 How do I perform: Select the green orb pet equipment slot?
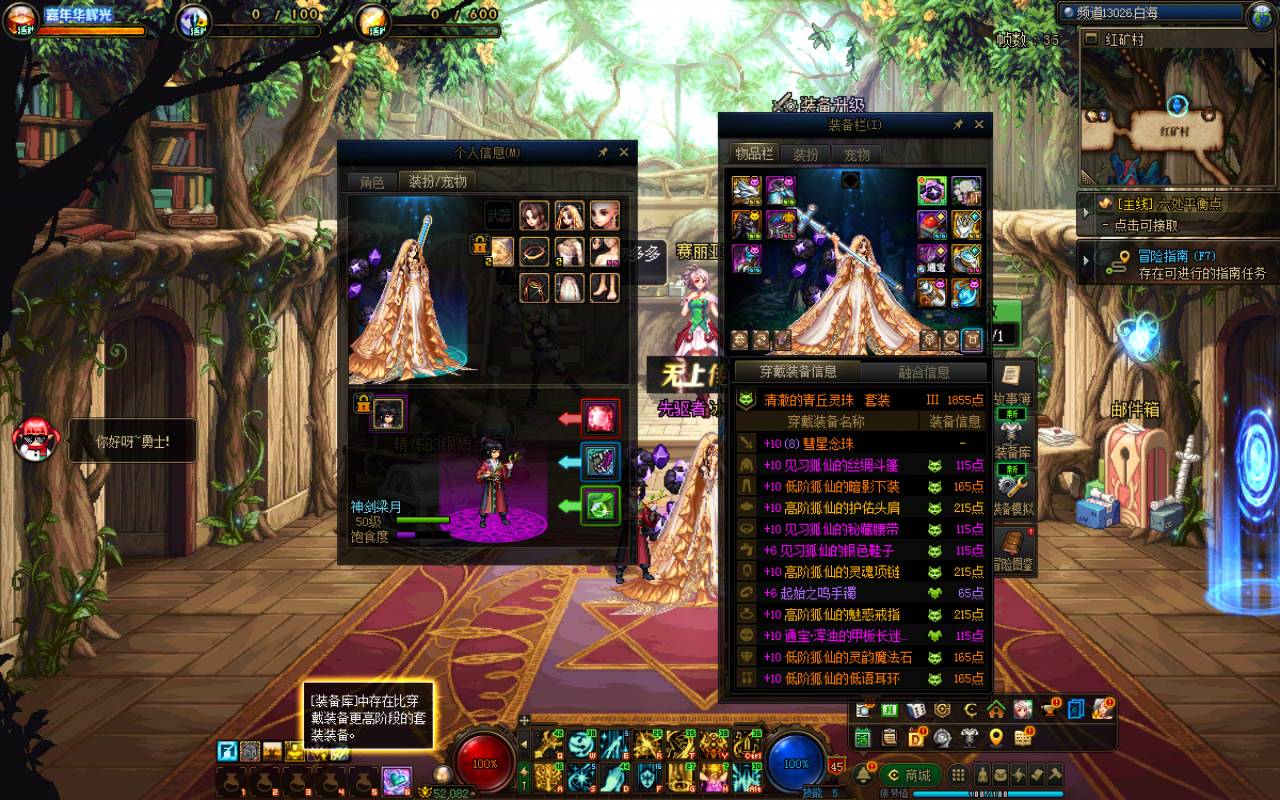pos(601,505)
